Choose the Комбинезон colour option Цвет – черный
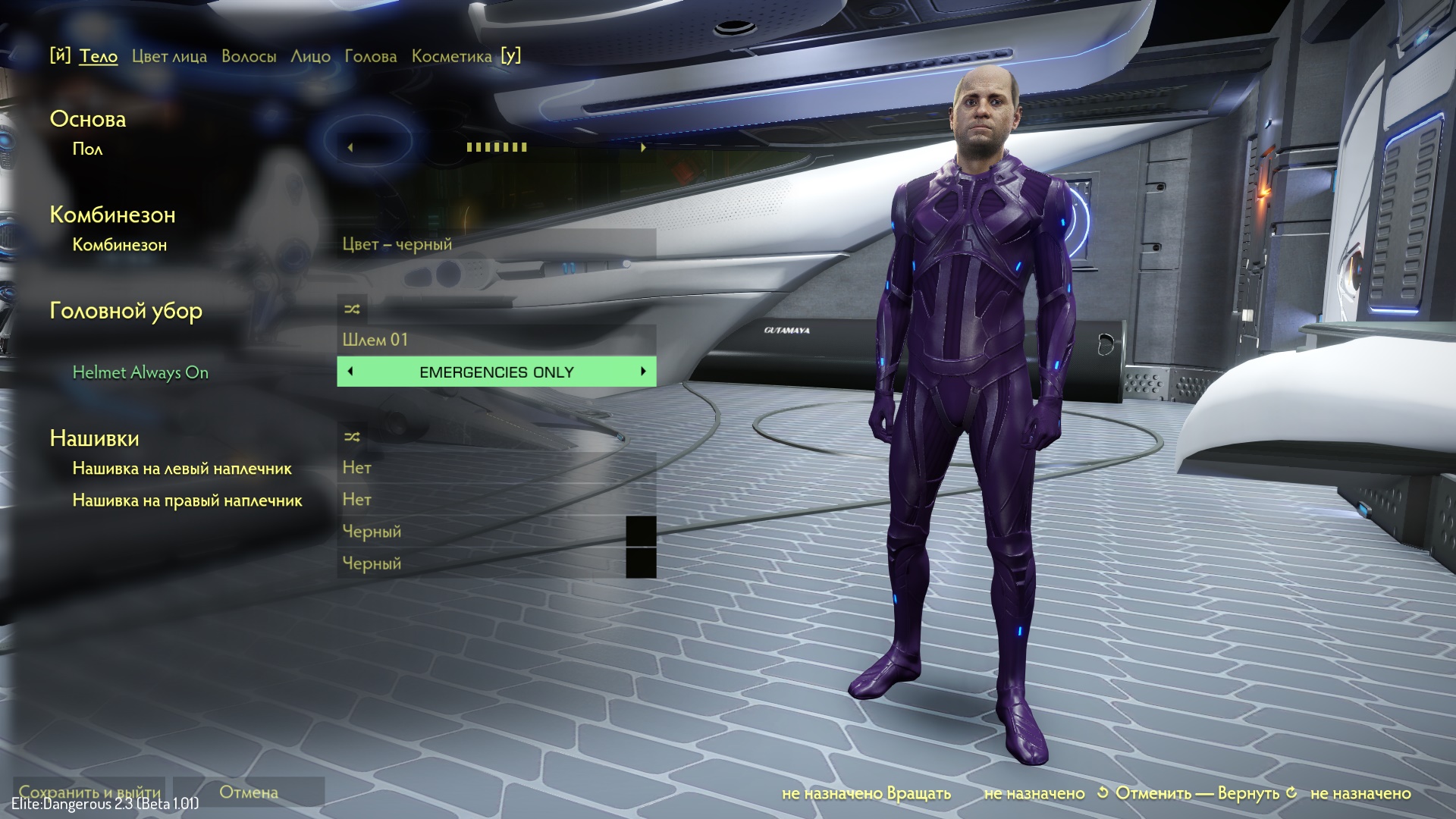The width and height of the screenshot is (1456, 819). [496, 244]
